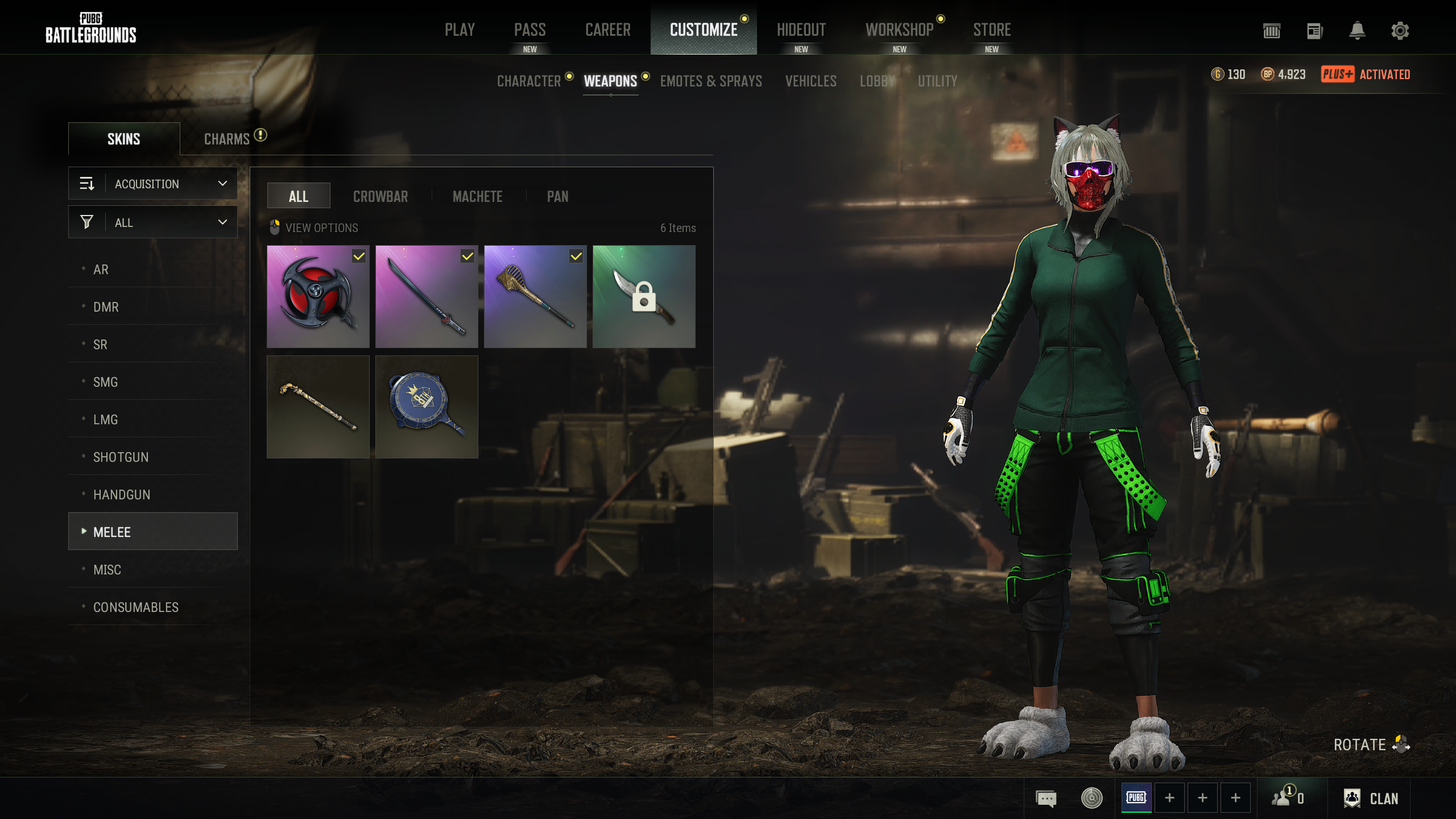Choose the katana-style machete skin
Viewport: 1456px width, 819px height.
click(427, 297)
